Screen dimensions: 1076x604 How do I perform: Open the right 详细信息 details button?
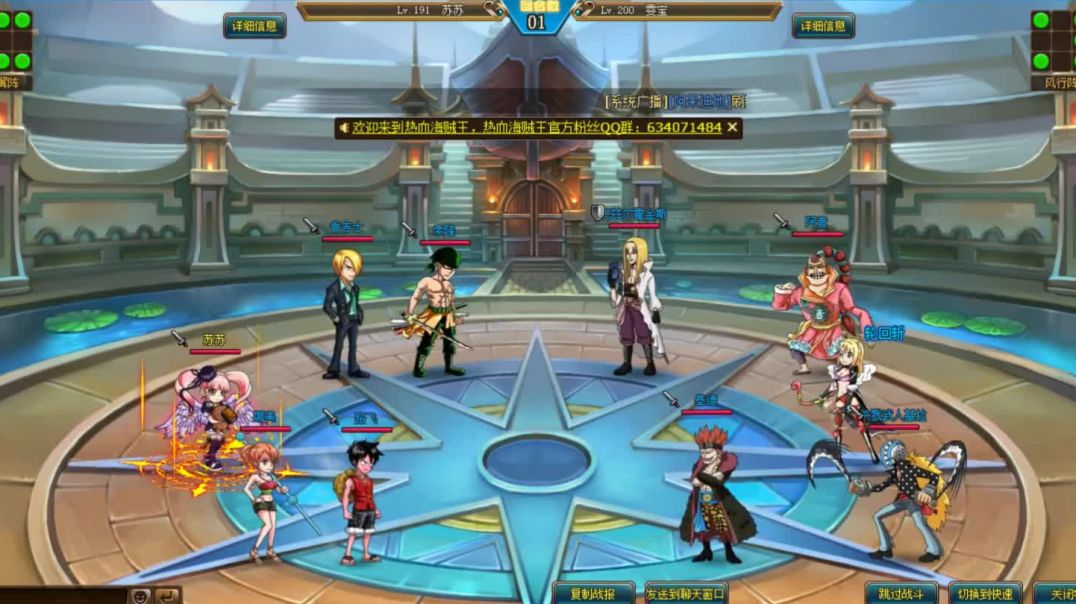pos(823,26)
